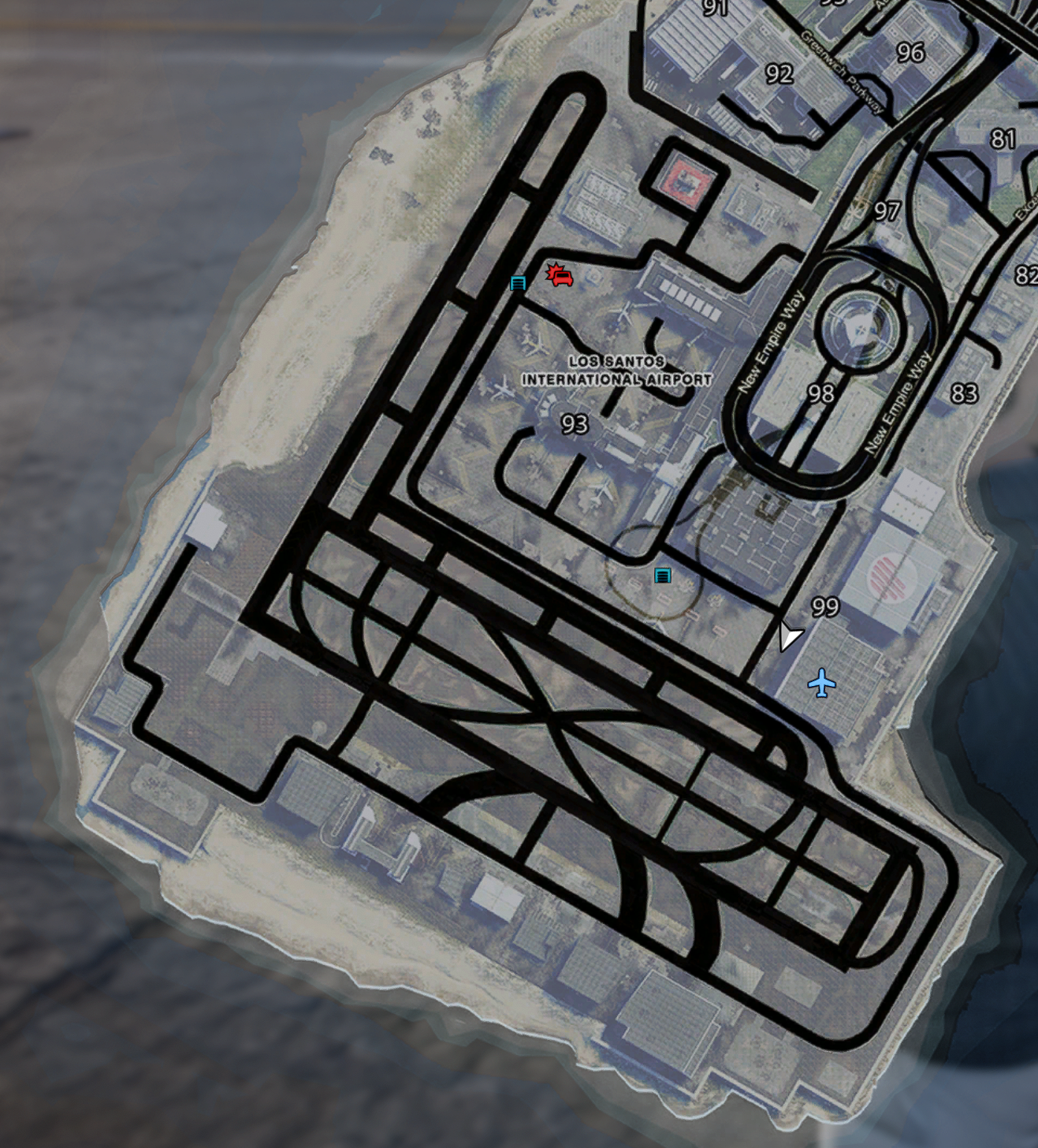
Task: Select the red damaged vehicle icon
Action: 560,278
